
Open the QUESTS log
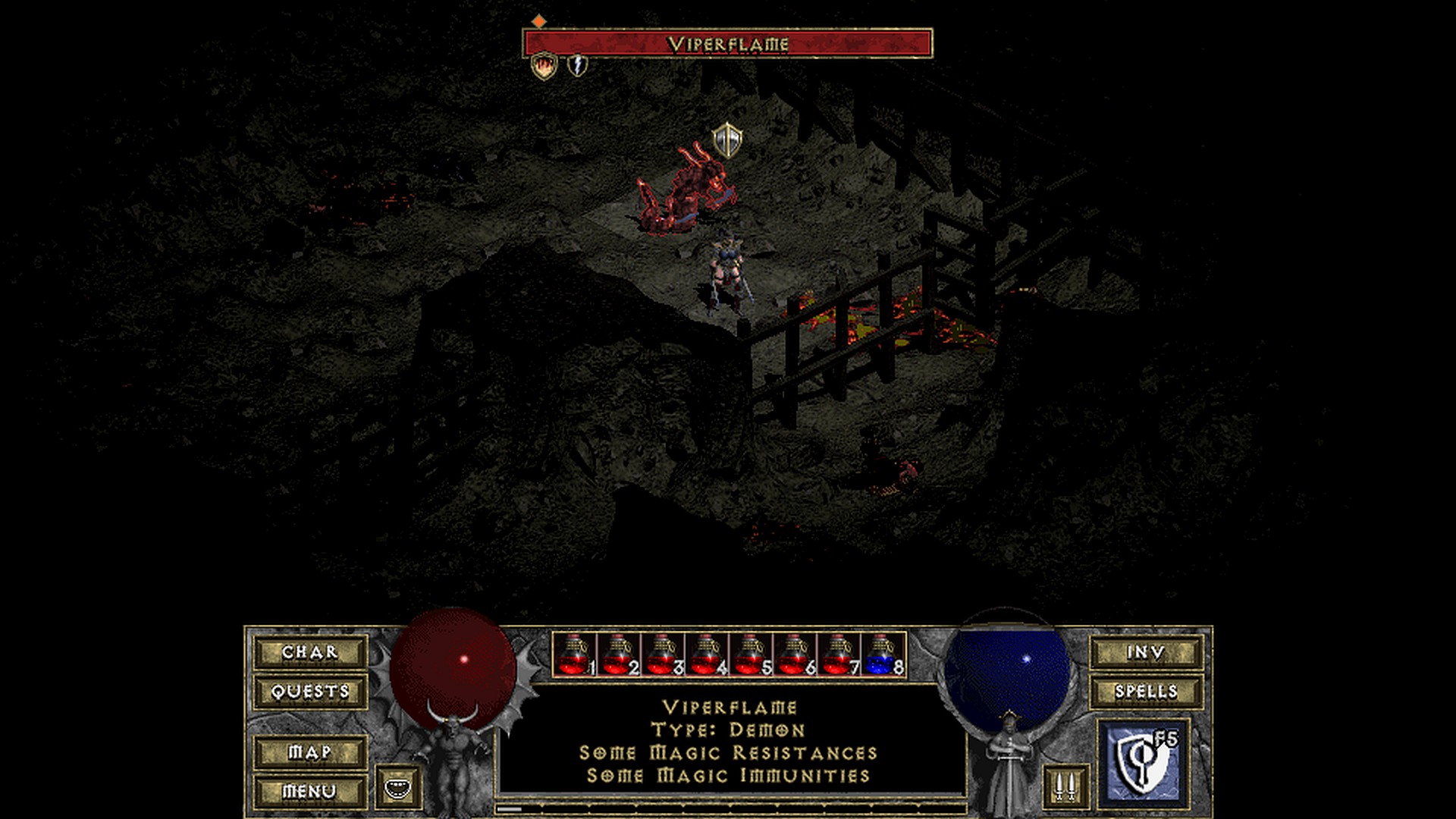click(x=310, y=692)
